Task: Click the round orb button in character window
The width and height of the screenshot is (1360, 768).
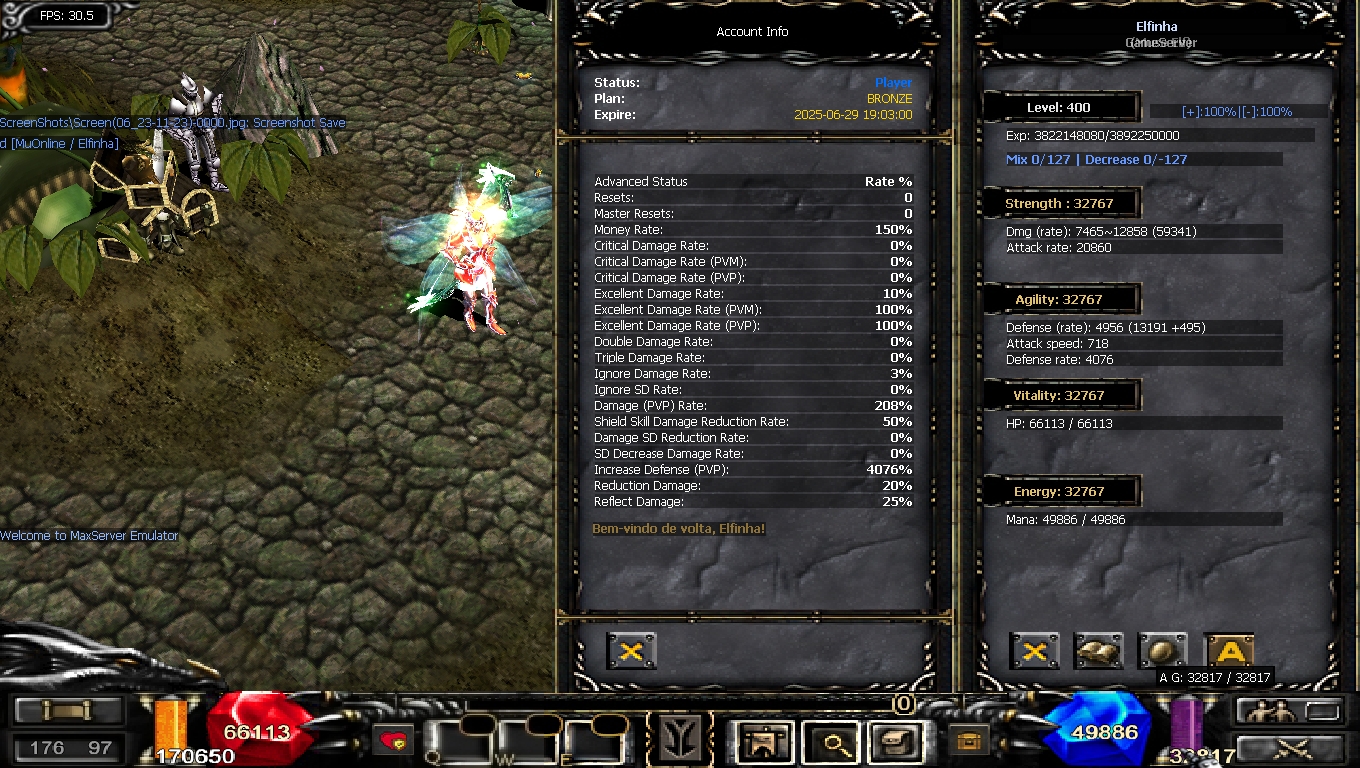Action: [1162, 652]
